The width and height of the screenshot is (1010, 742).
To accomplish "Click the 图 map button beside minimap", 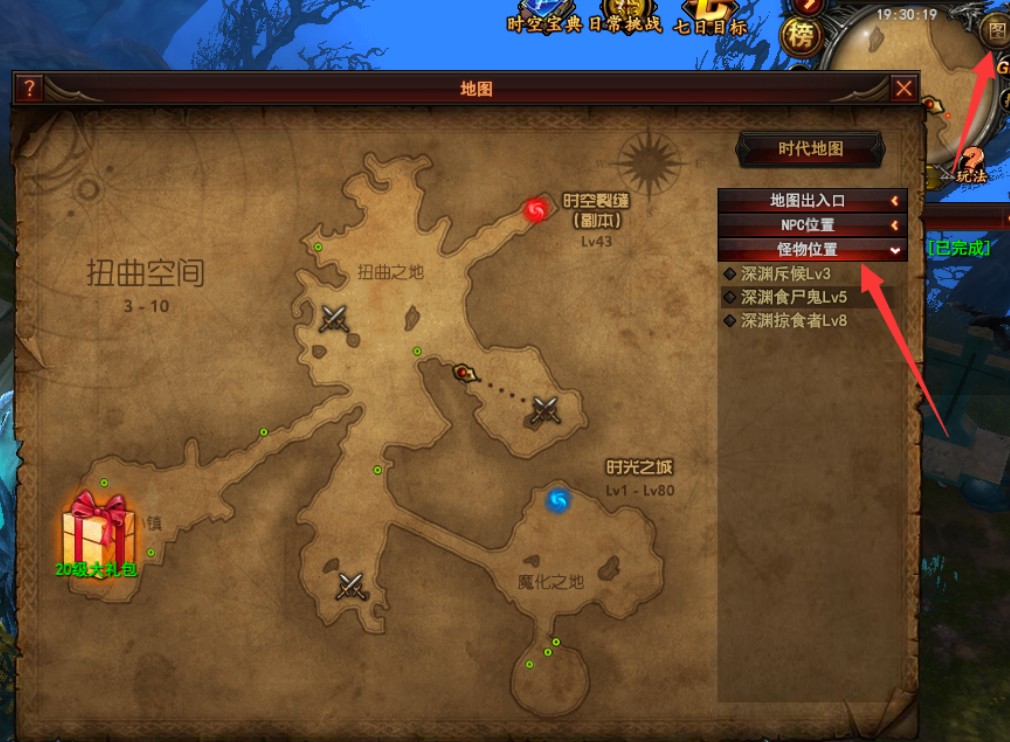I will point(996,30).
